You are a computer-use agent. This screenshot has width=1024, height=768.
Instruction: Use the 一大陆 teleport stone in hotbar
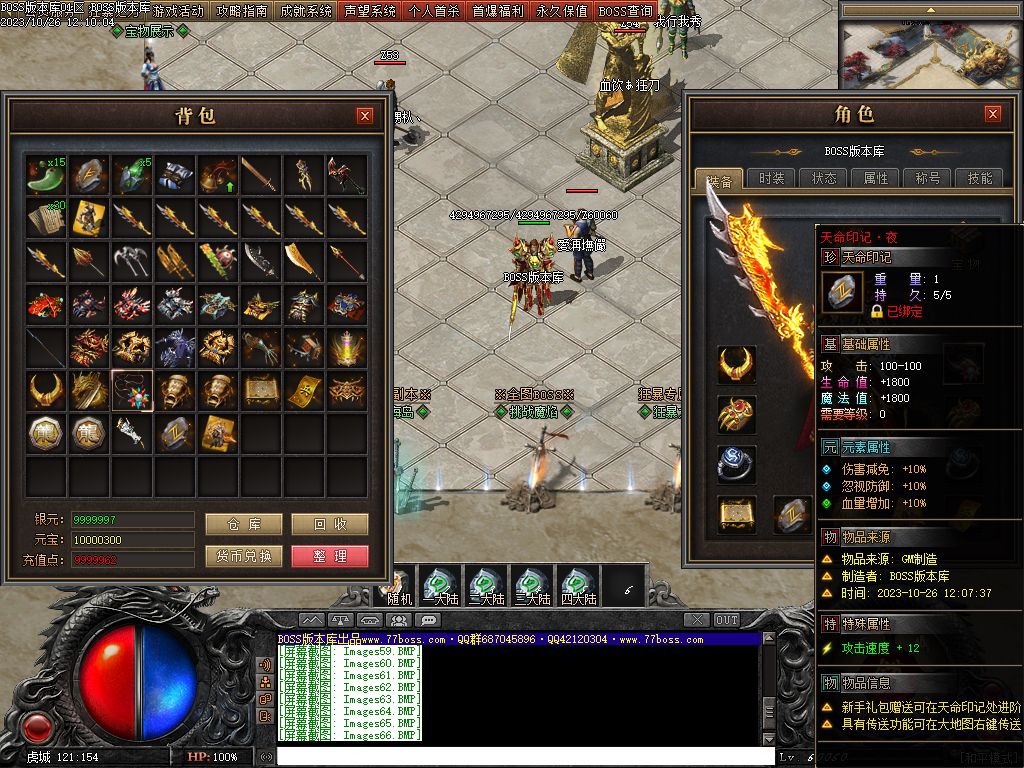(440, 585)
